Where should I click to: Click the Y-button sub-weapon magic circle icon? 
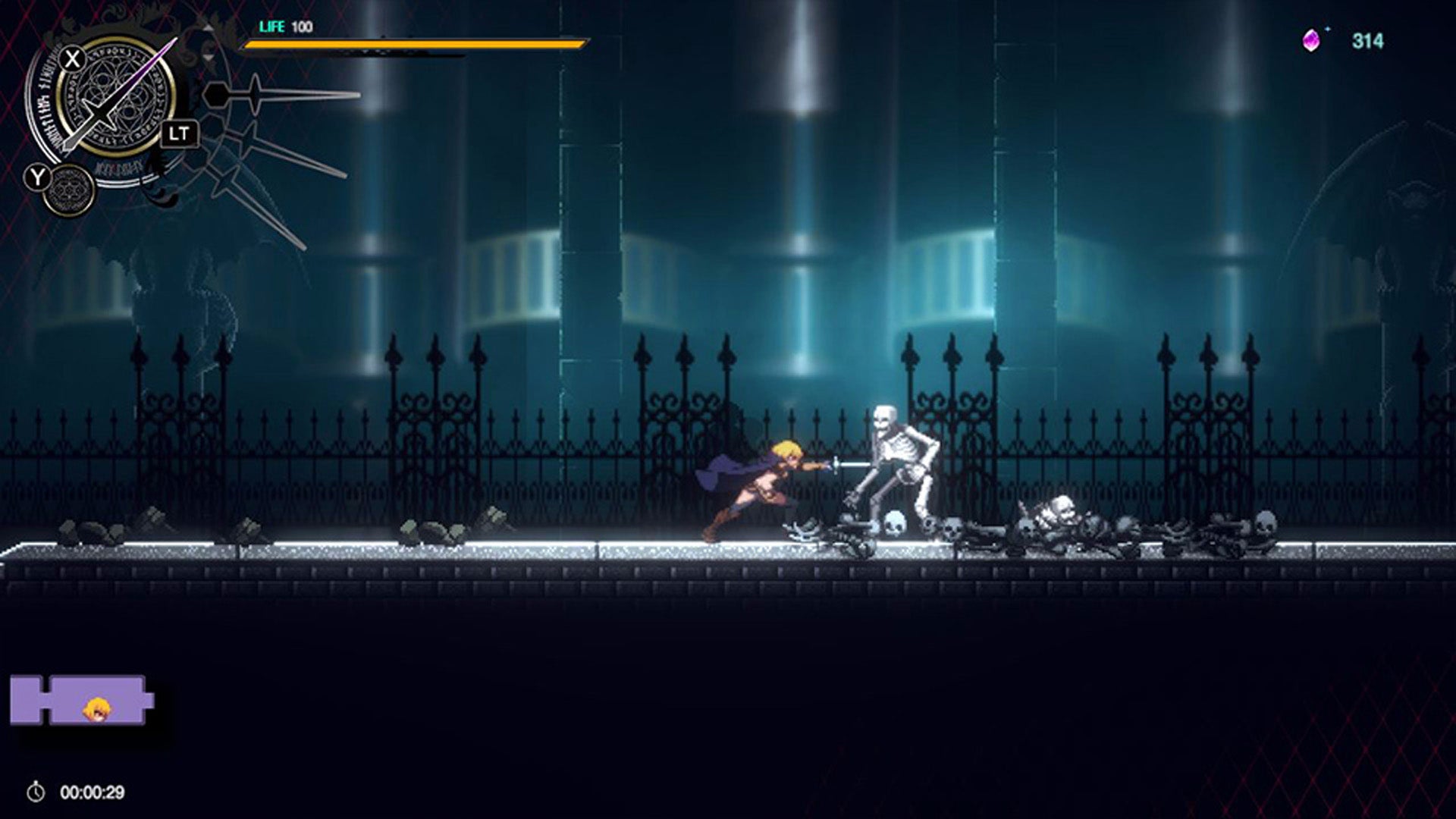68,188
